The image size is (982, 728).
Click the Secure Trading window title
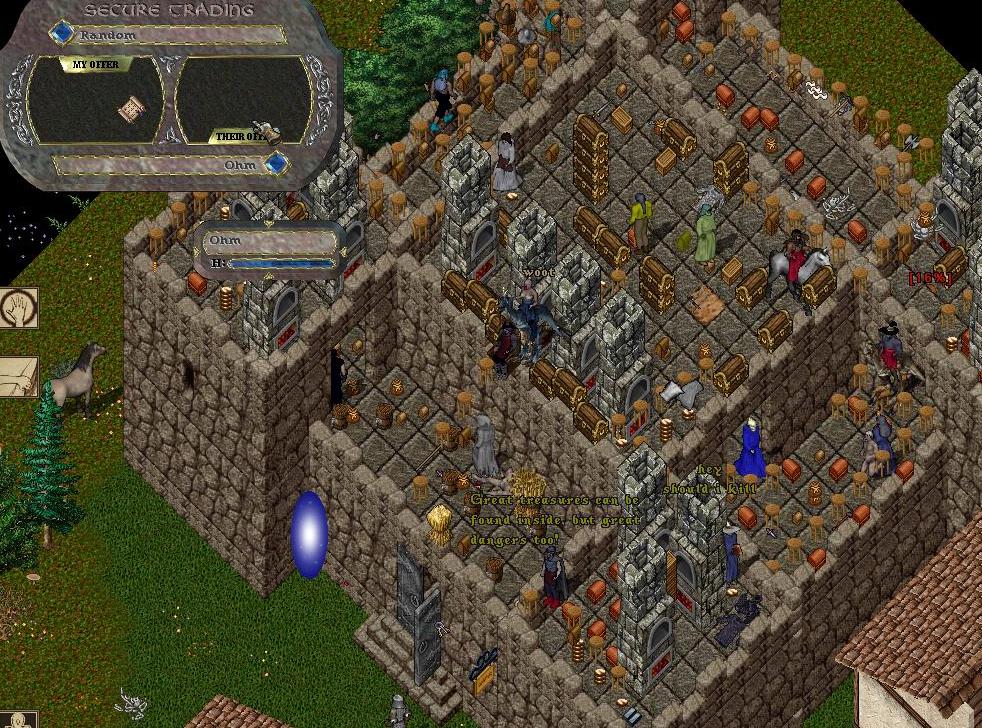click(x=168, y=10)
